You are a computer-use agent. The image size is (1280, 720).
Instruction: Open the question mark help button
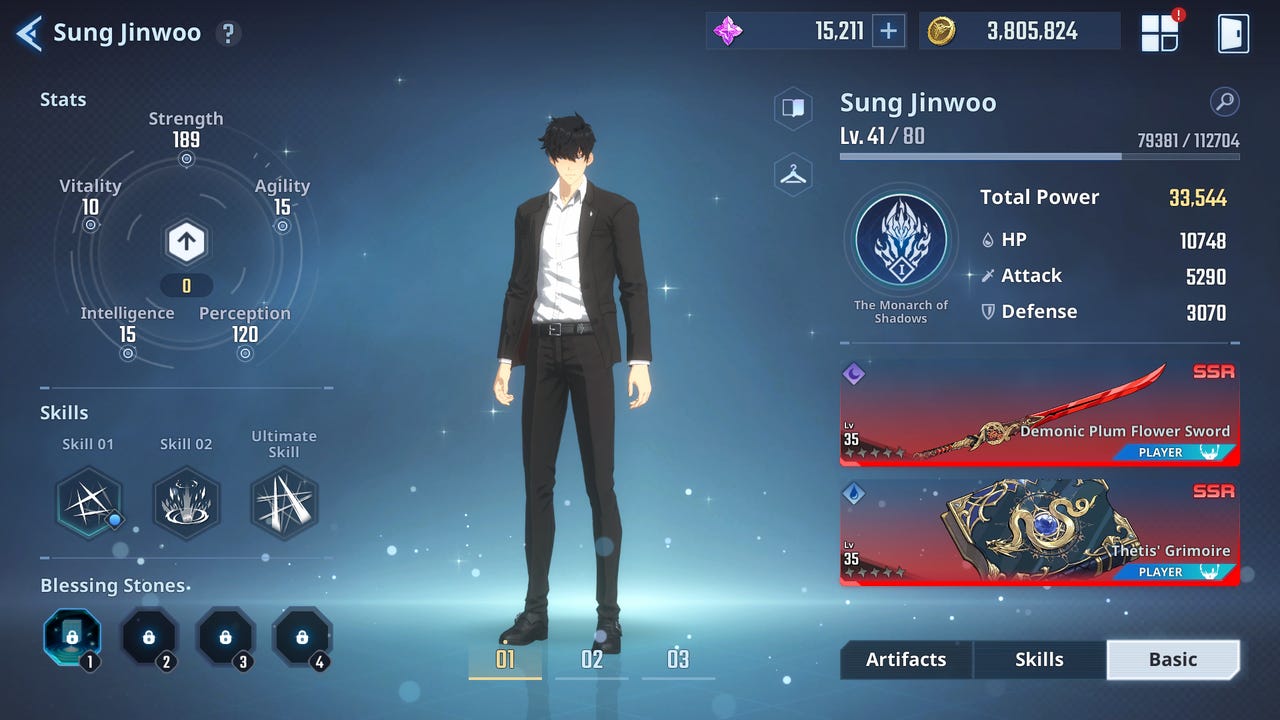229,32
